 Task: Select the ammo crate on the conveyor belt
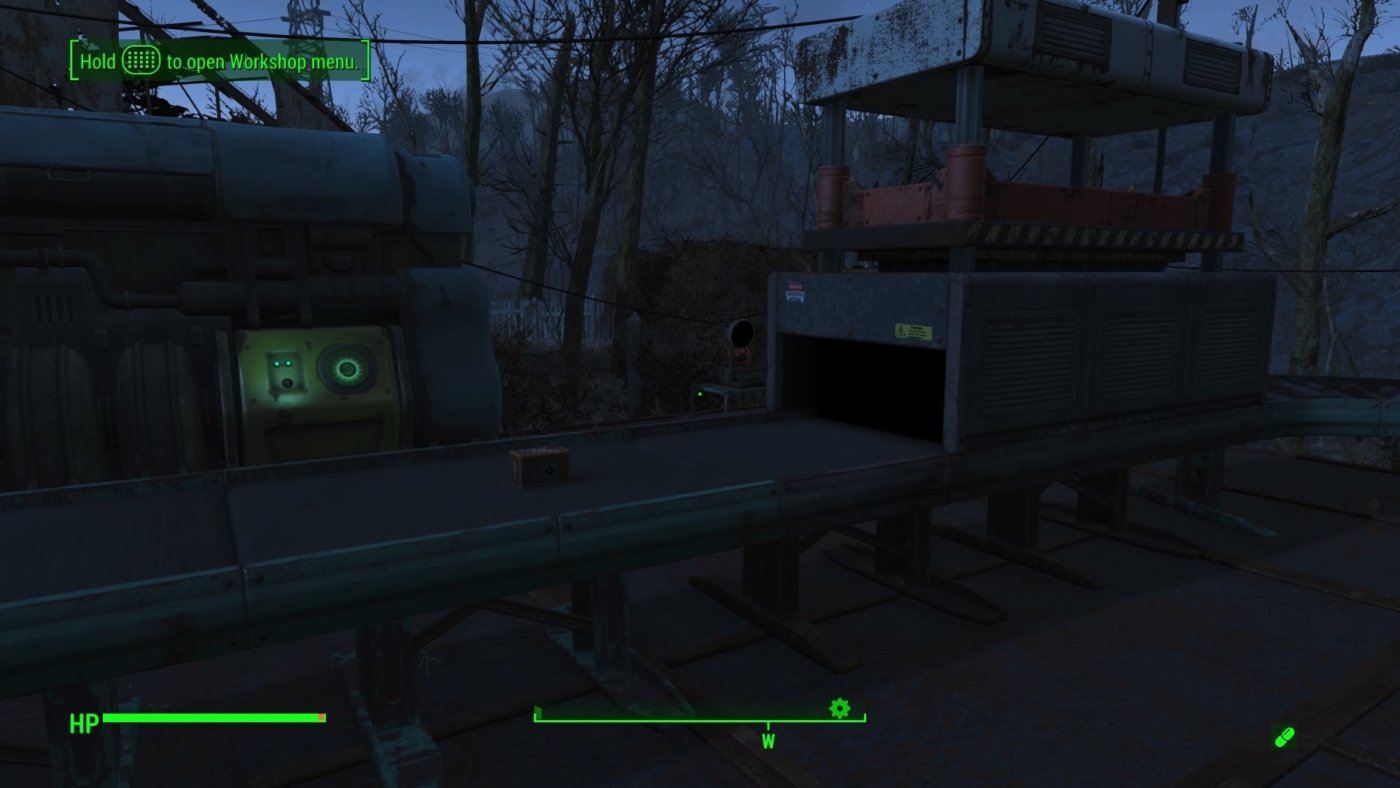click(x=538, y=468)
